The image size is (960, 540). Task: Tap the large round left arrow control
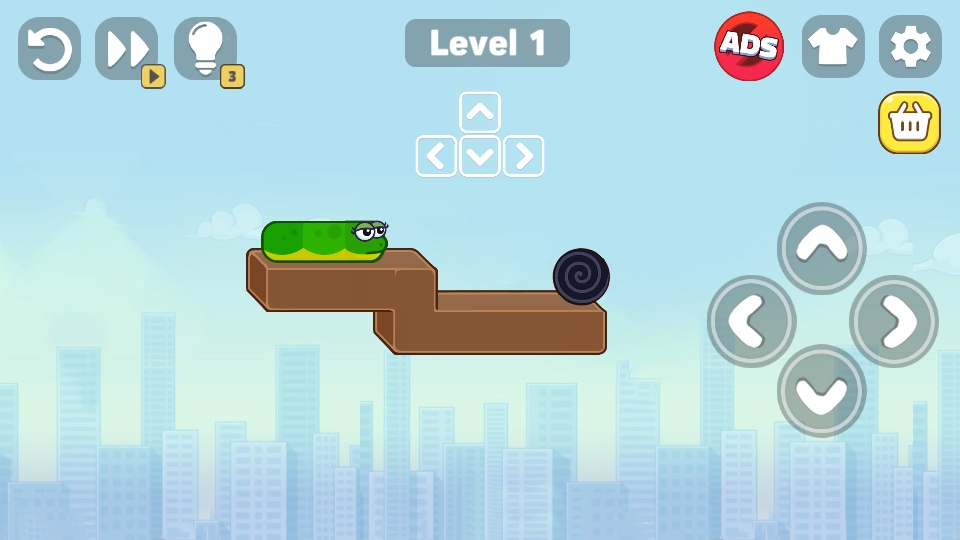click(751, 321)
